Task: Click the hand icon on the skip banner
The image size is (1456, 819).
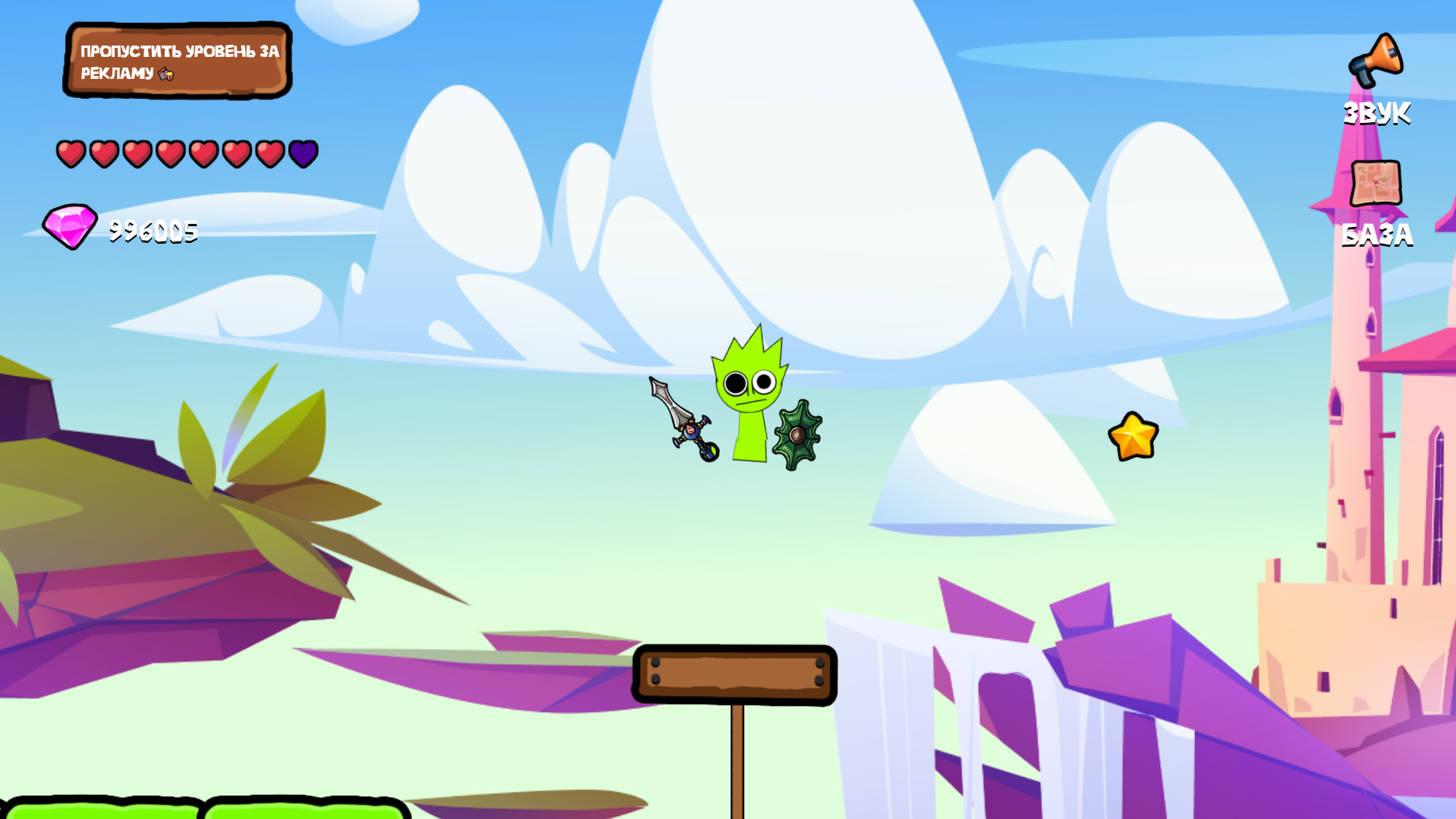Action: [x=166, y=74]
